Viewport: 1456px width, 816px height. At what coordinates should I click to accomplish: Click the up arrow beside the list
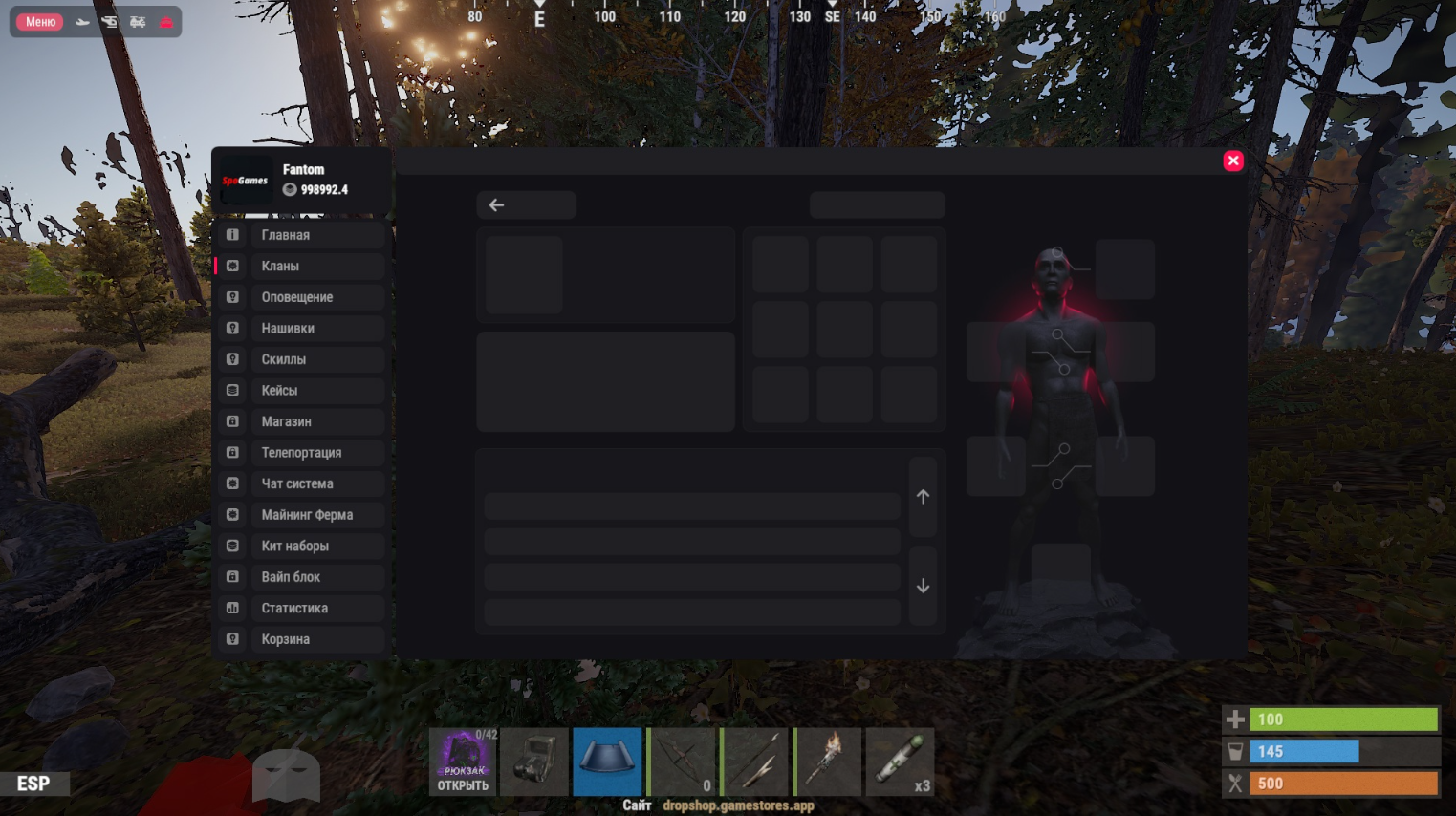(x=923, y=497)
